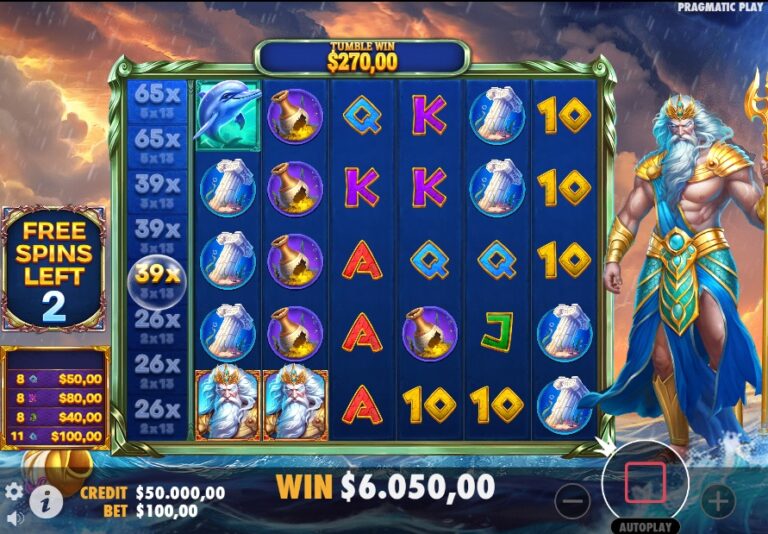This screenshot has width=768, height=534.
Task: Show the game info page
Action: [x=46, y=500]
